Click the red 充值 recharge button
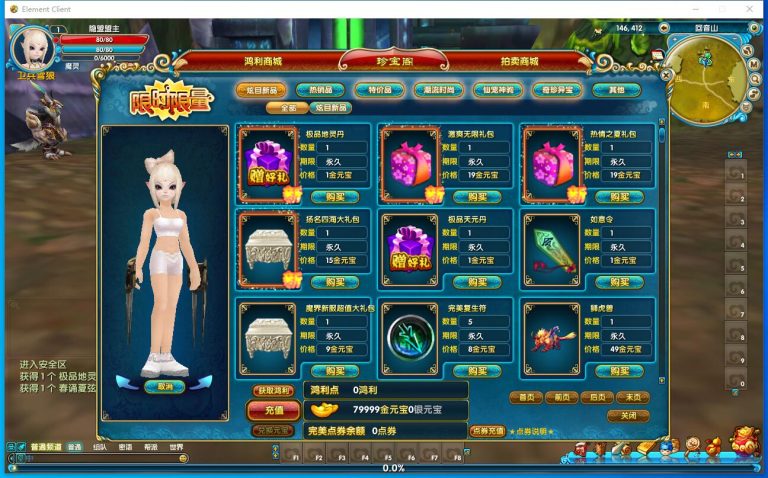The width and height of the screenshot is (768, 478). (273, 410)
